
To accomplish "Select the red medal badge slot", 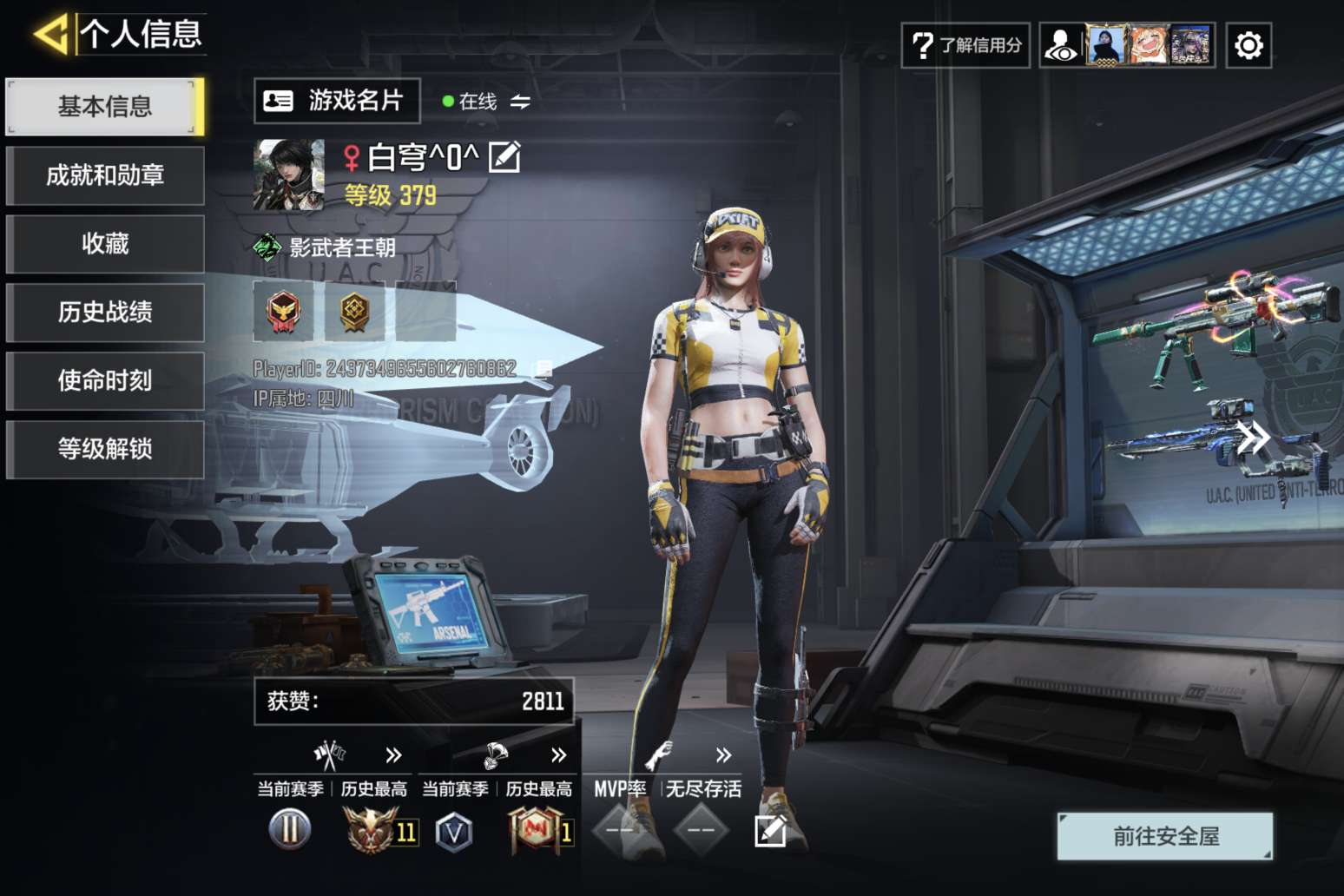I will 283,311.
